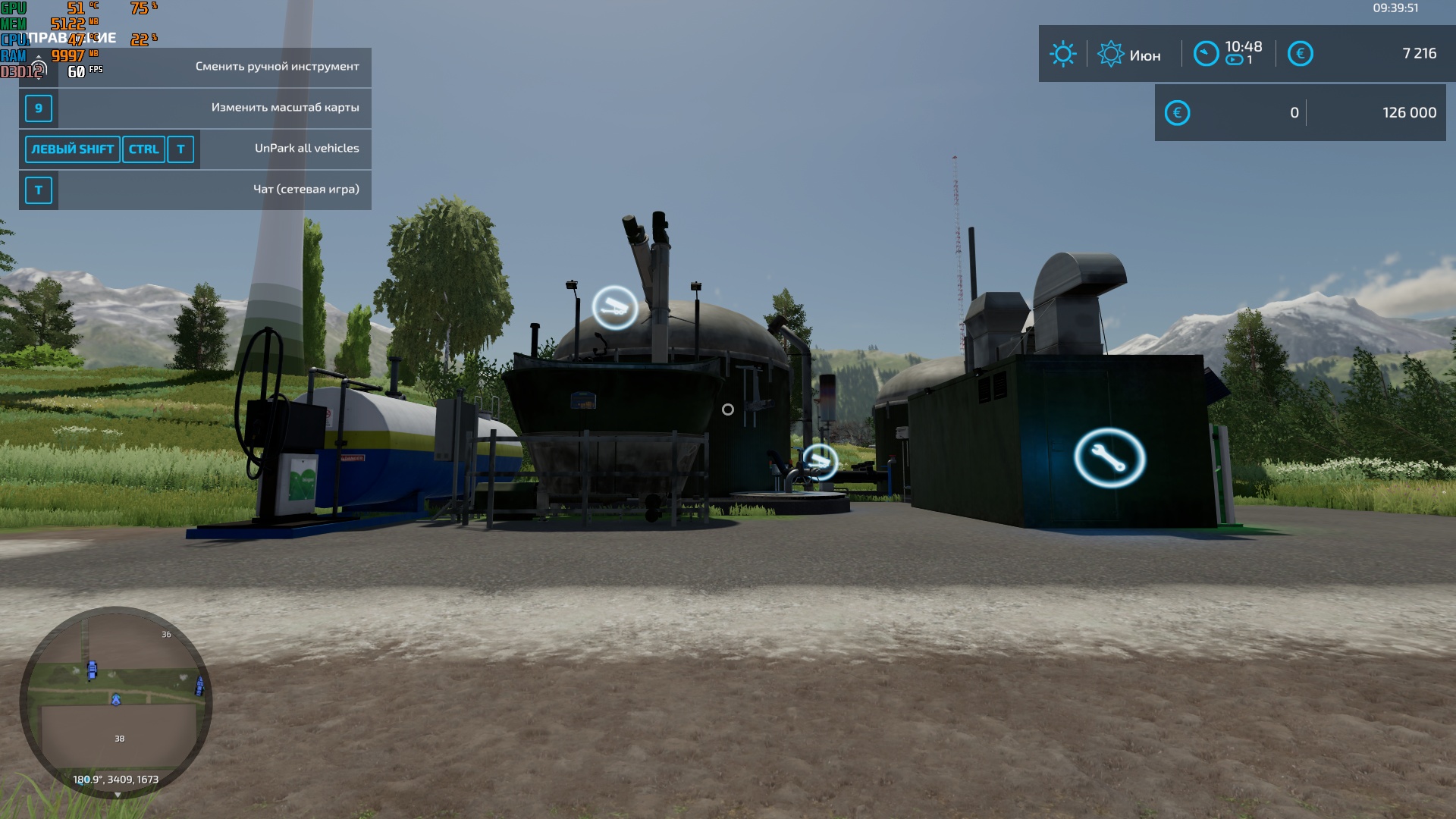
Task: Toggle the white interaction marker on the fermenter tank
Action: coord(728,409)
